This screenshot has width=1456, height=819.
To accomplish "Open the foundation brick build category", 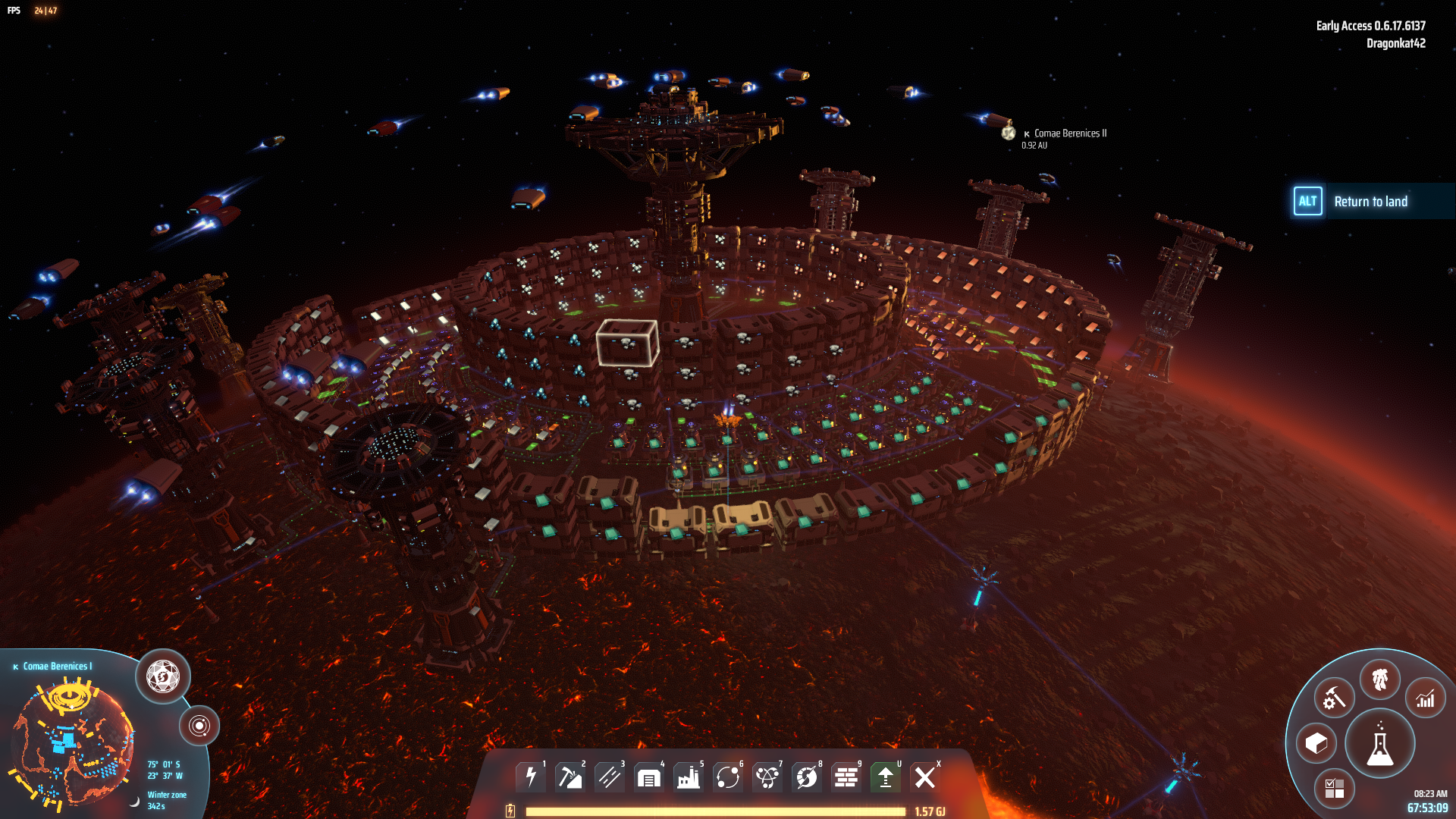I will pos(846,777).
